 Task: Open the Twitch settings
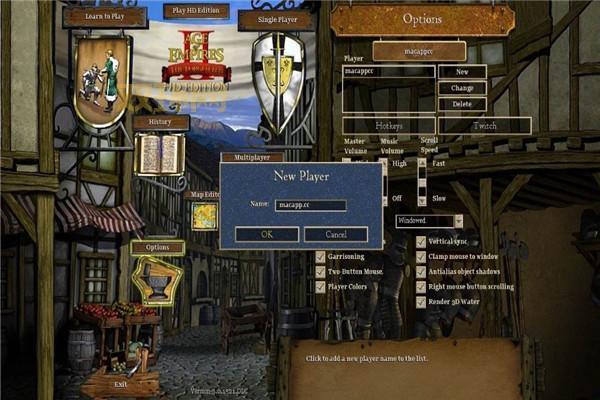484,126
